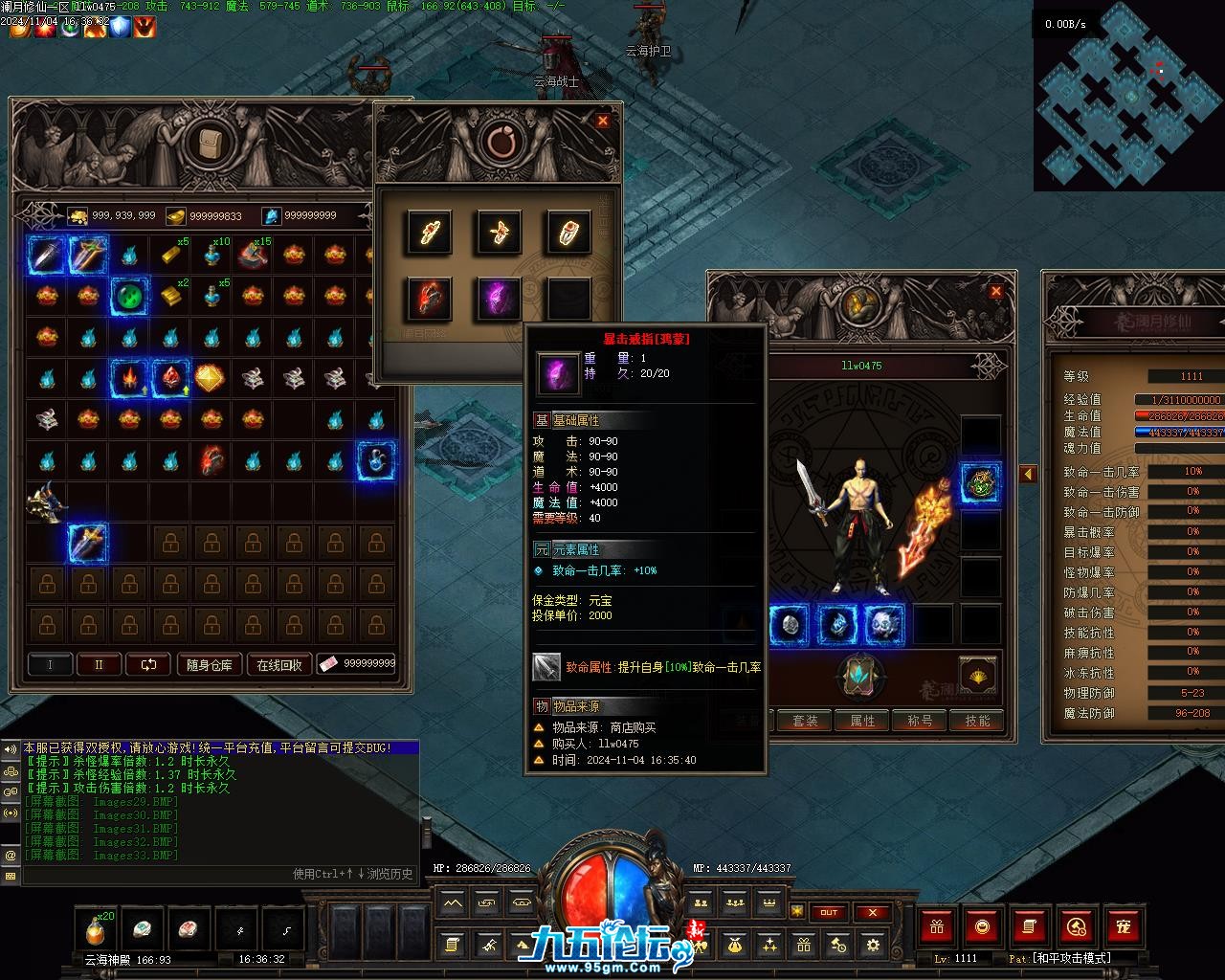Open the gear settings icon
The width and height of the screenshot is (1225, 980).
tap(872, 946)
